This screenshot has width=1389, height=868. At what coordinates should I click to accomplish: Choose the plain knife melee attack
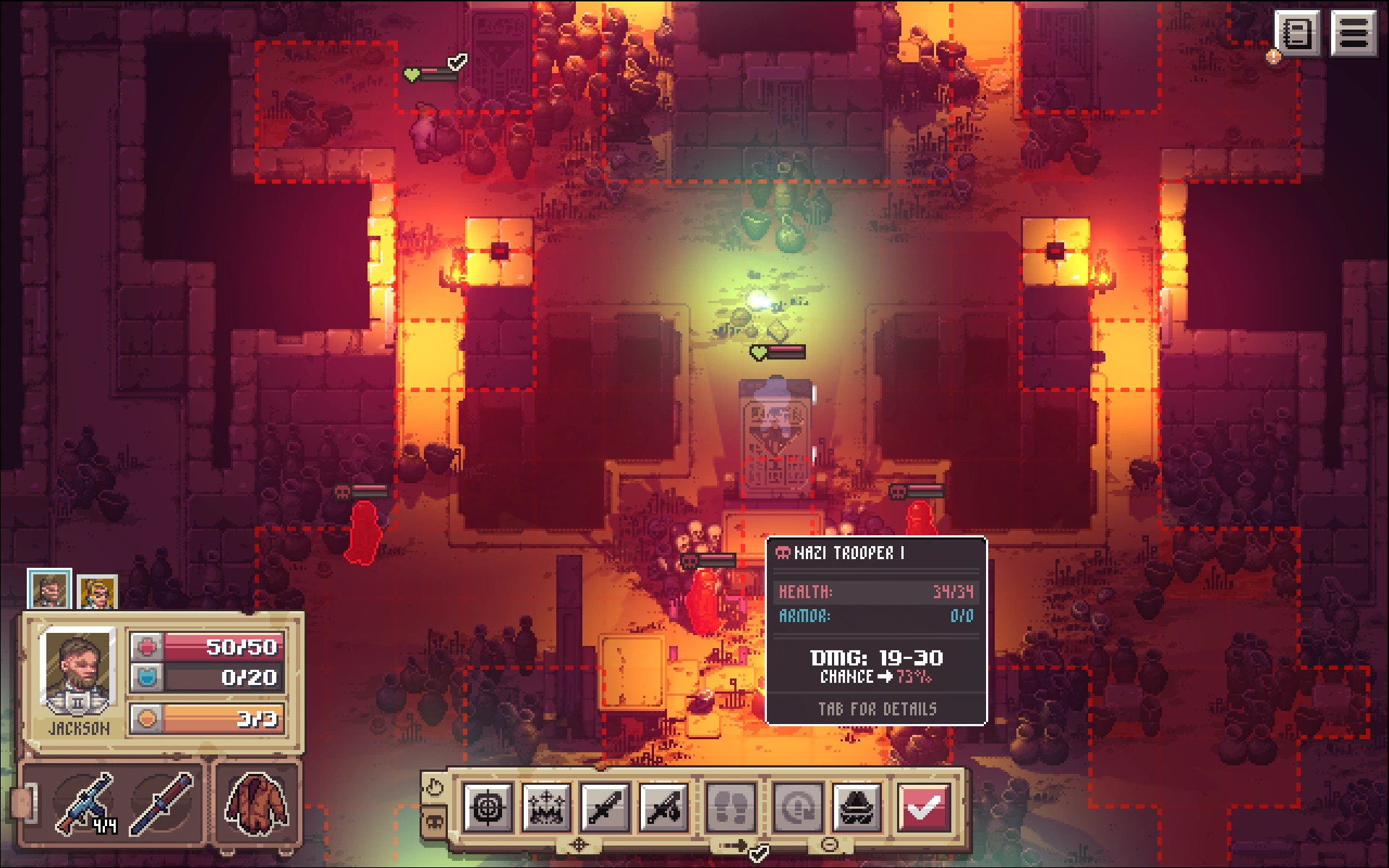coord(605,807)
